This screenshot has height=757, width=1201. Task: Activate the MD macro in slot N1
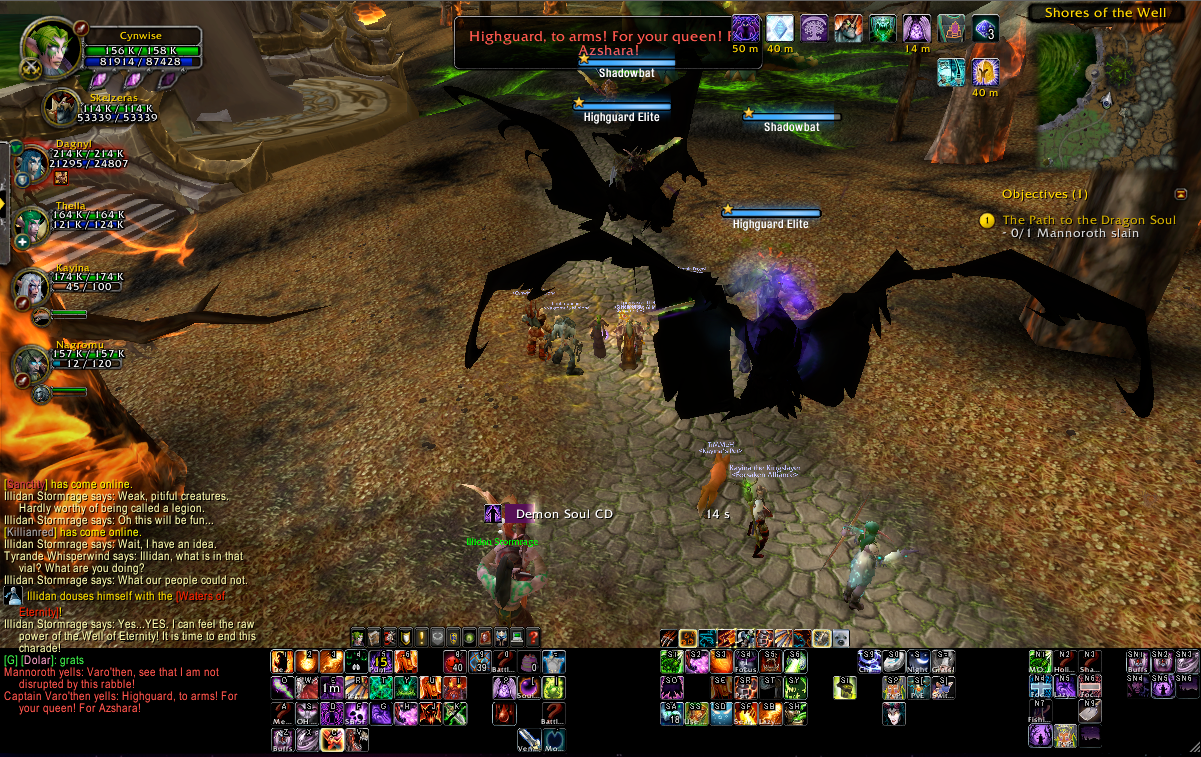point(1040,661)
